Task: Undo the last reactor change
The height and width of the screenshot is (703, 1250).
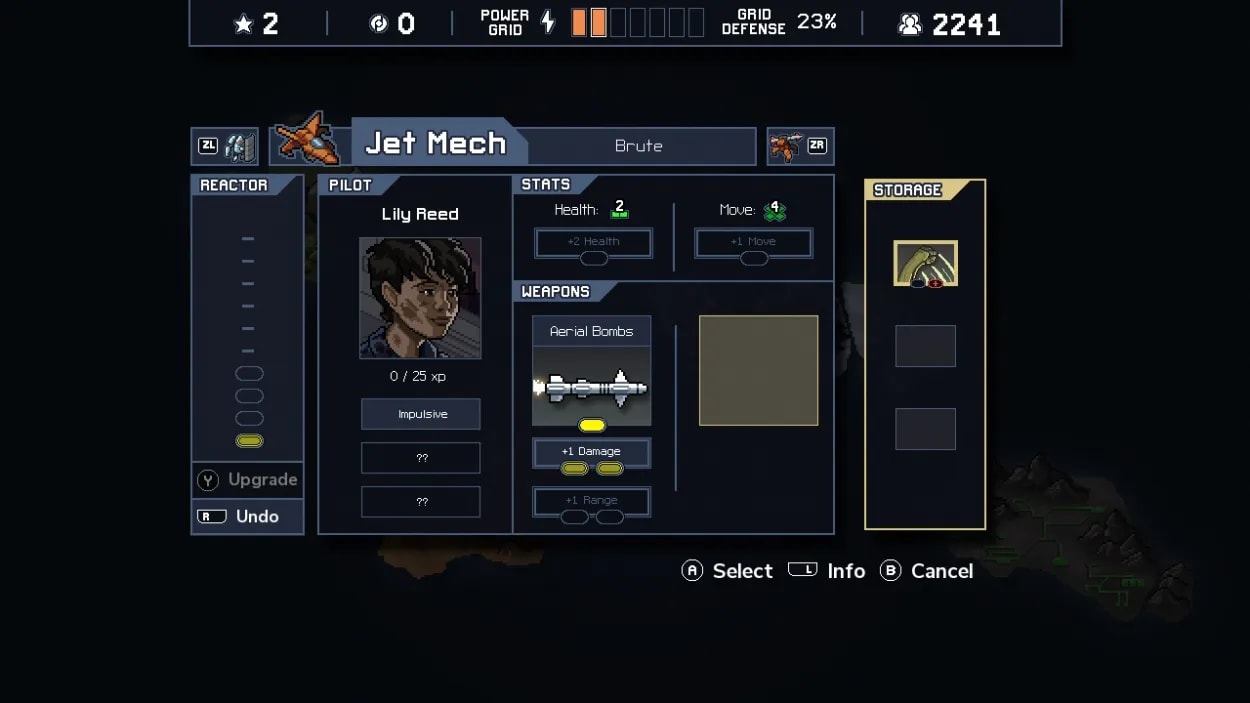Action: (x=247, y=516)
